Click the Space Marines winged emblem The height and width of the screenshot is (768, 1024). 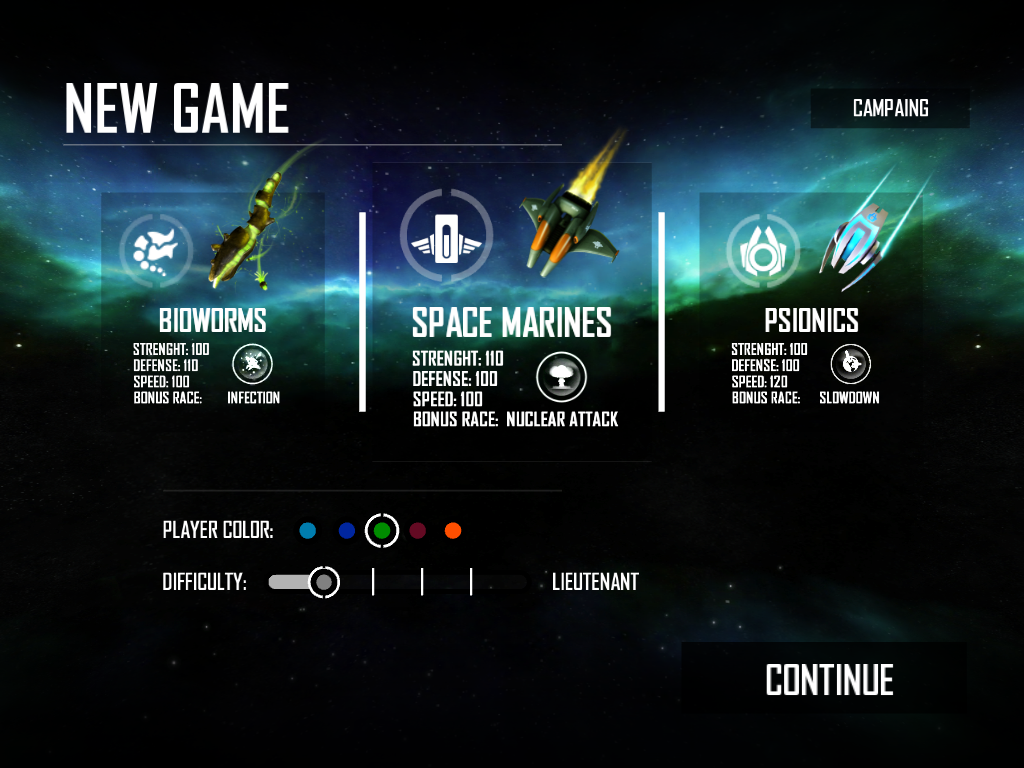click(446, 236)
